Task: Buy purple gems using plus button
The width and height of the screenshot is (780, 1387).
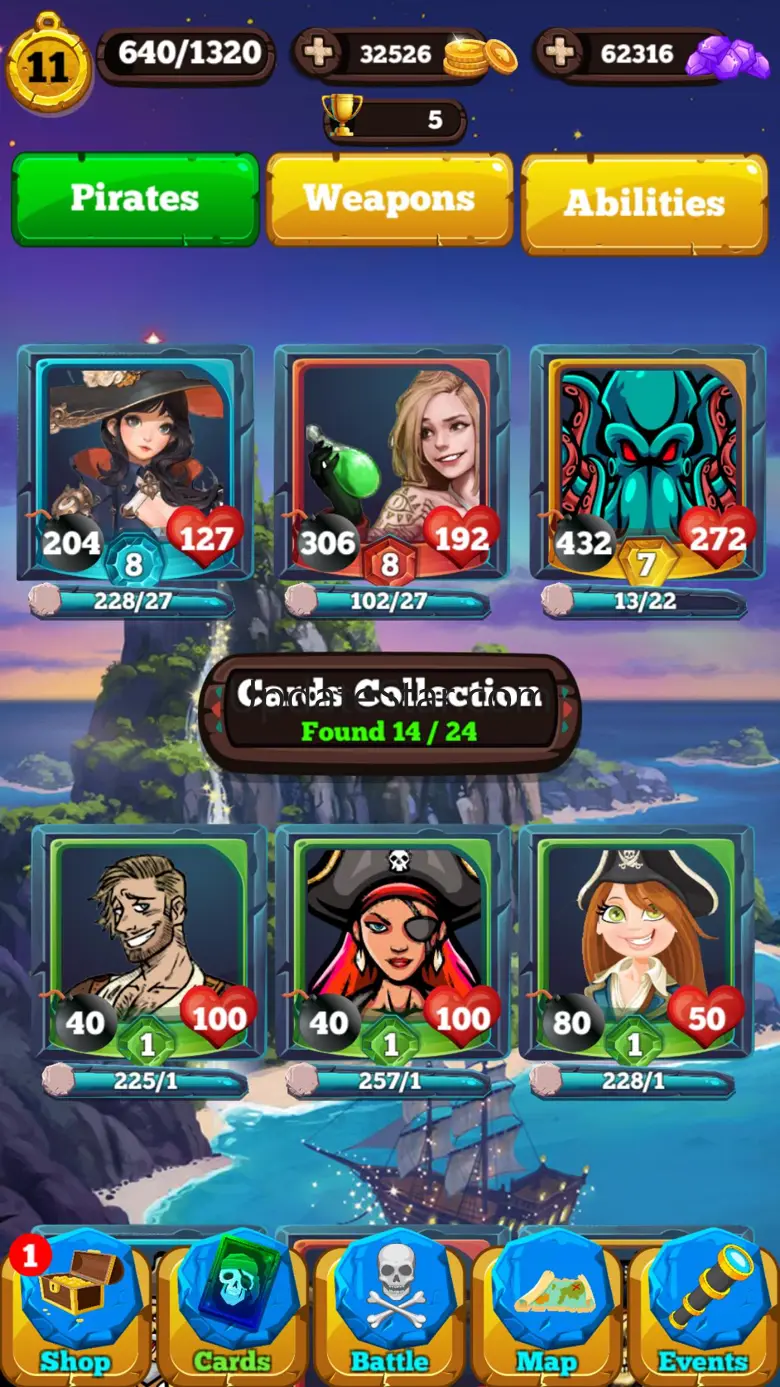Action: [x=560, y=53]
